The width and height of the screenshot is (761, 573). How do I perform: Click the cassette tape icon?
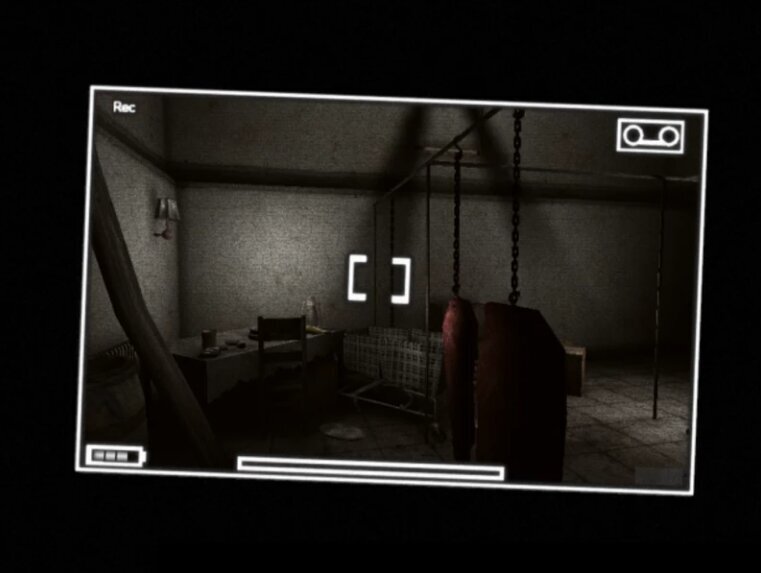pyautogui.click(x=650, y=136)
